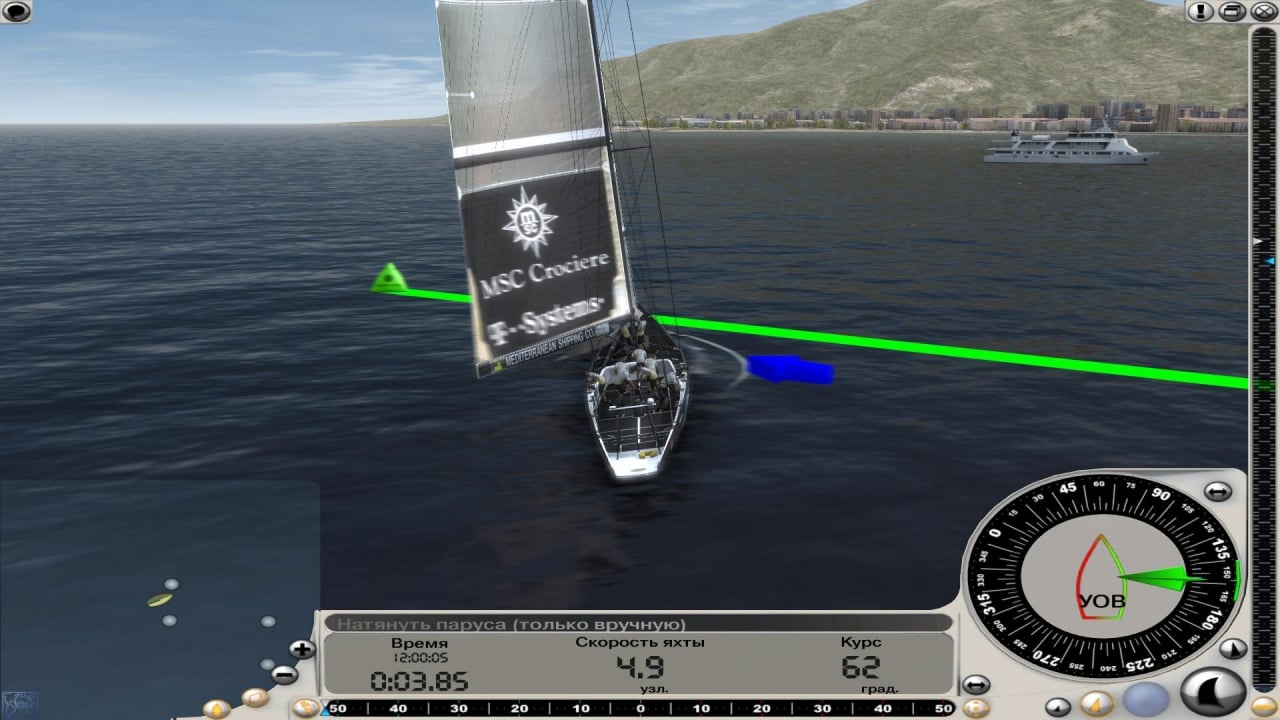Toggle windowed mode with the overlapping-windows button

click(x=1233, y=11)
